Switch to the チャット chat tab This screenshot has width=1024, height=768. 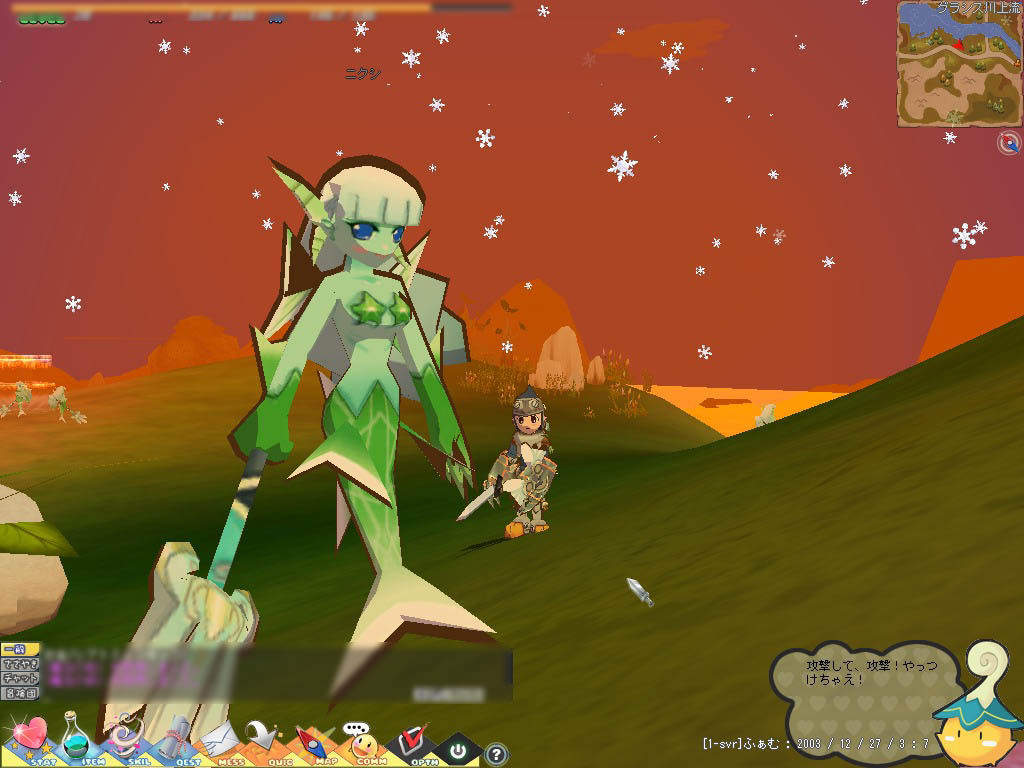(x=20, y=678)
